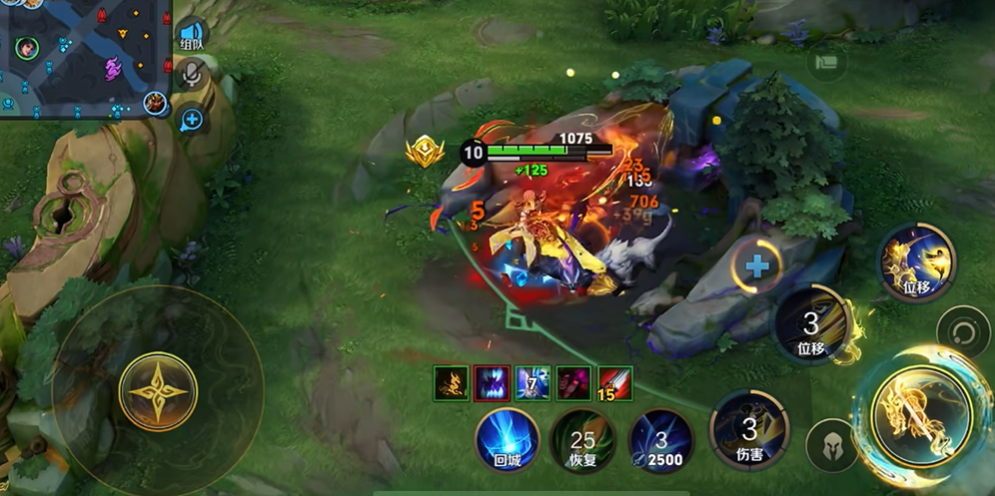Click the virtual joystick center
Image resolution: width=995 pixels, height=496 pixels.
tap(158, 391)
